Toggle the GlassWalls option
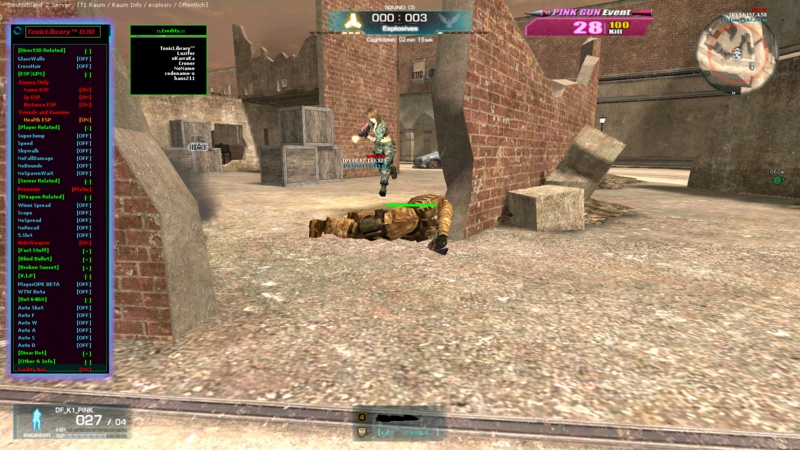The height and width of the screenshot is (450, 800). pyautogui.click(x=84, y=58)
